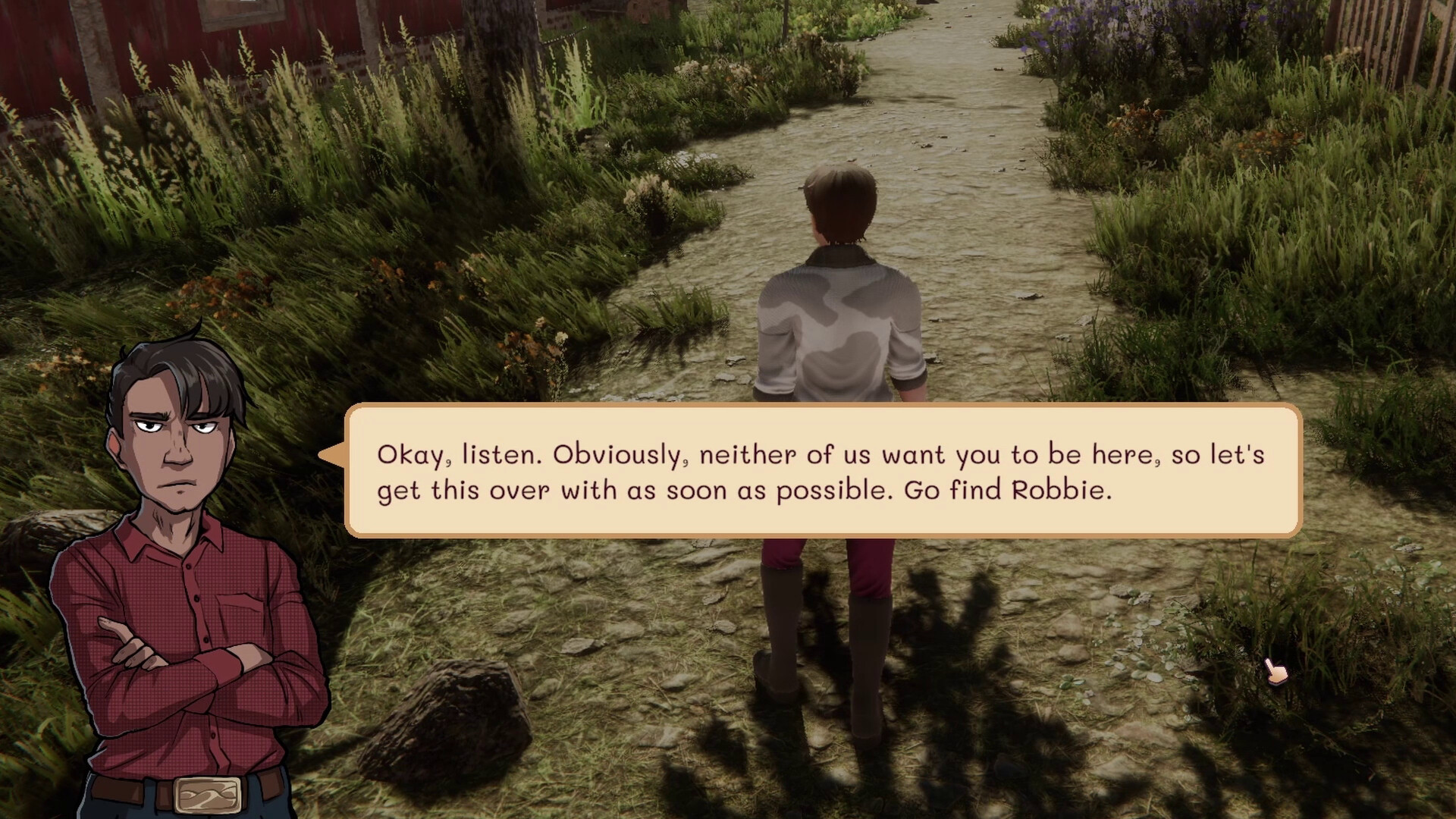
Task: Advance the dialogue box about finding Robbie
Action: pos(823,471)
